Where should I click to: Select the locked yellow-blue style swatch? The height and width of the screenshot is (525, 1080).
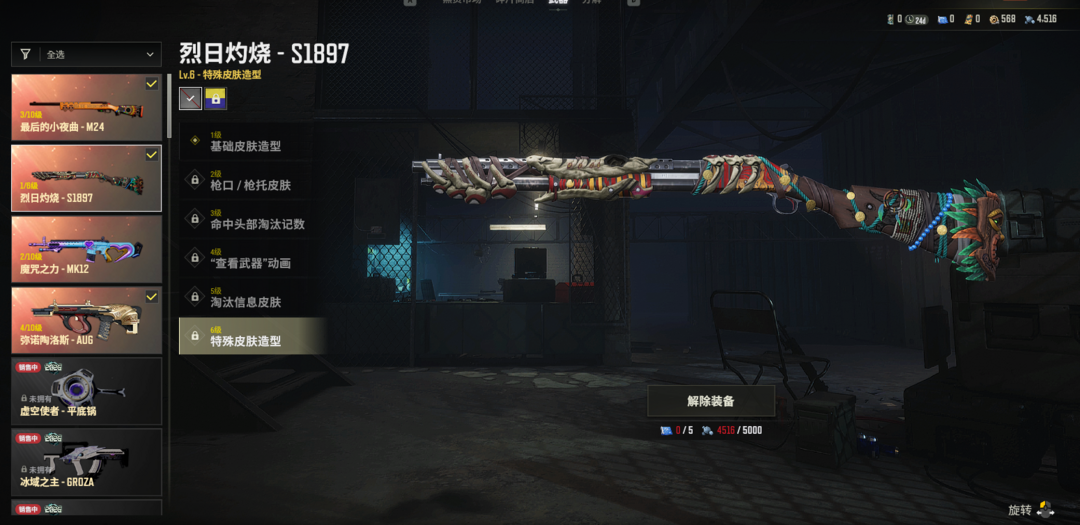[x=215, y=98]
